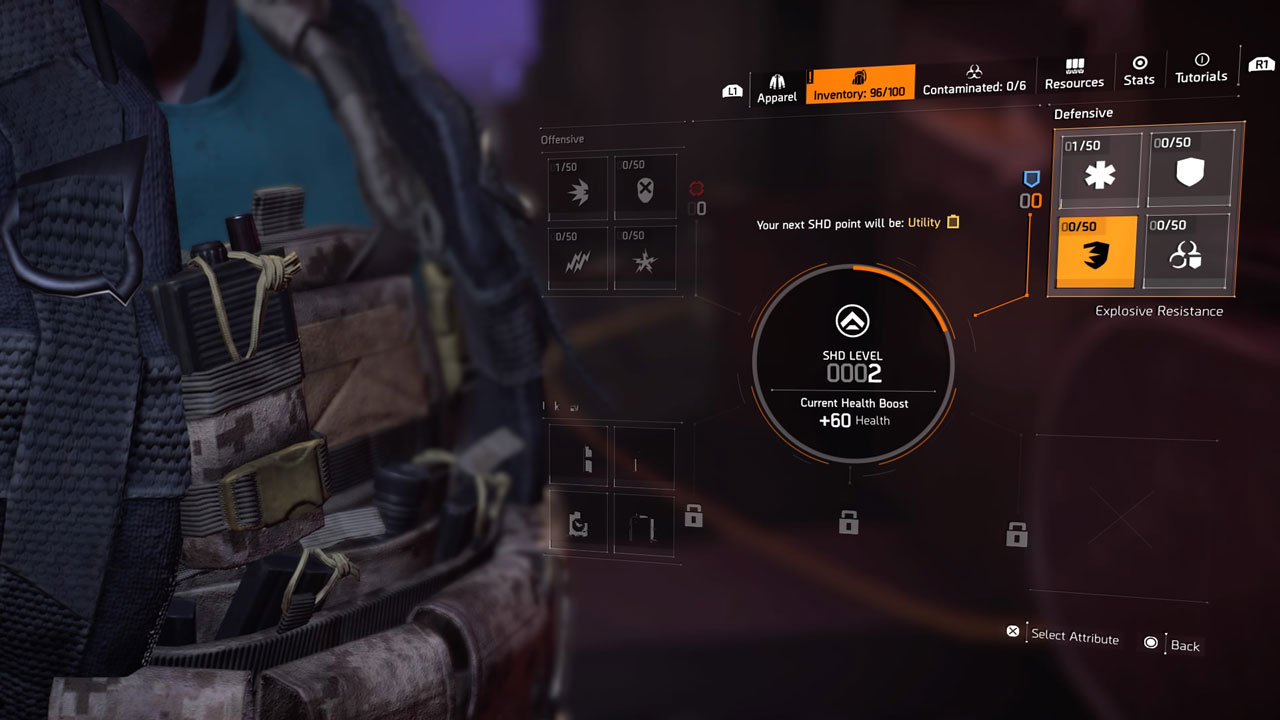
Task: Choose the armor shield defensive attribute
Action: point(1188,171)
